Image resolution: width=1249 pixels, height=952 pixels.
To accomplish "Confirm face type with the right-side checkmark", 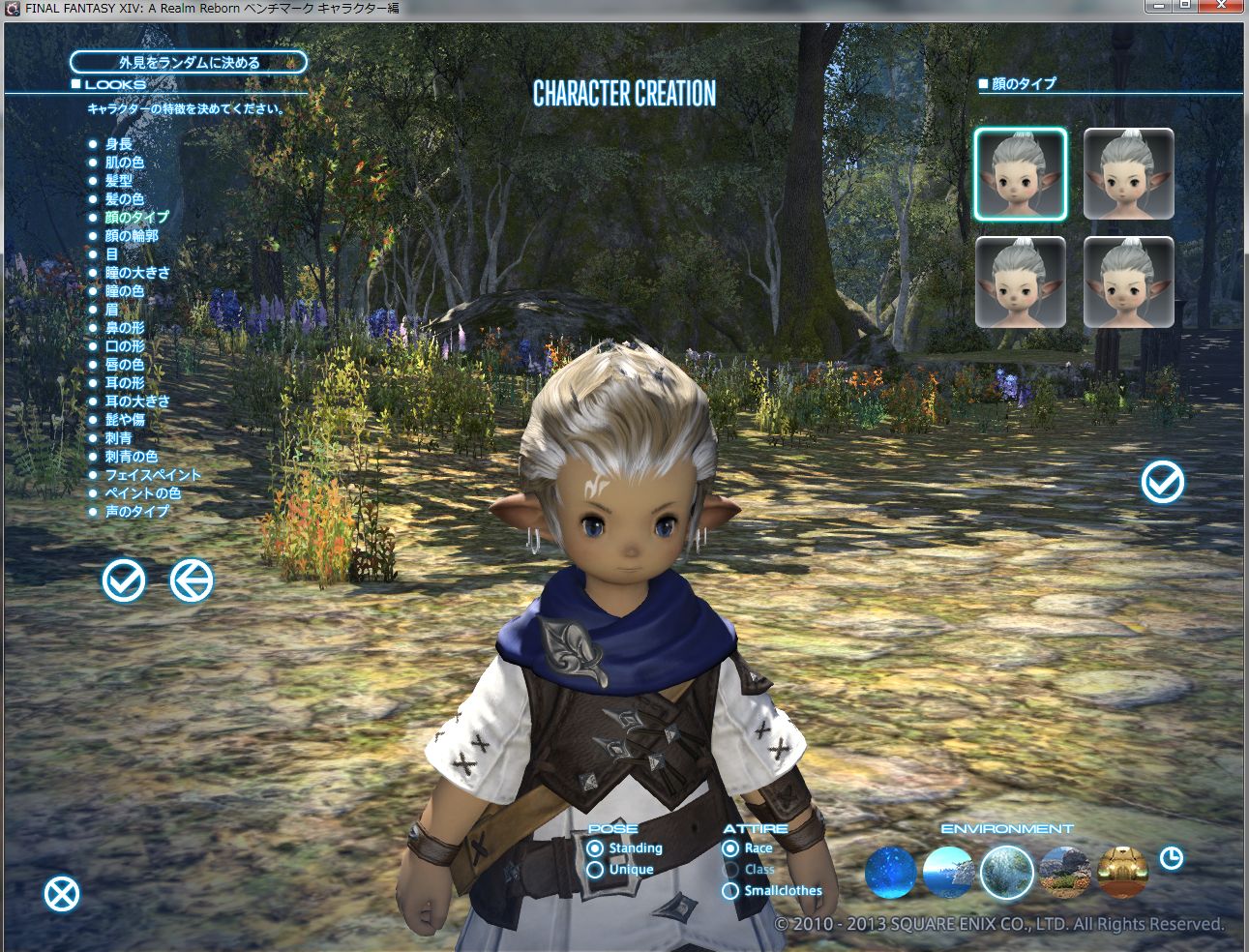I will (1162, 482).
